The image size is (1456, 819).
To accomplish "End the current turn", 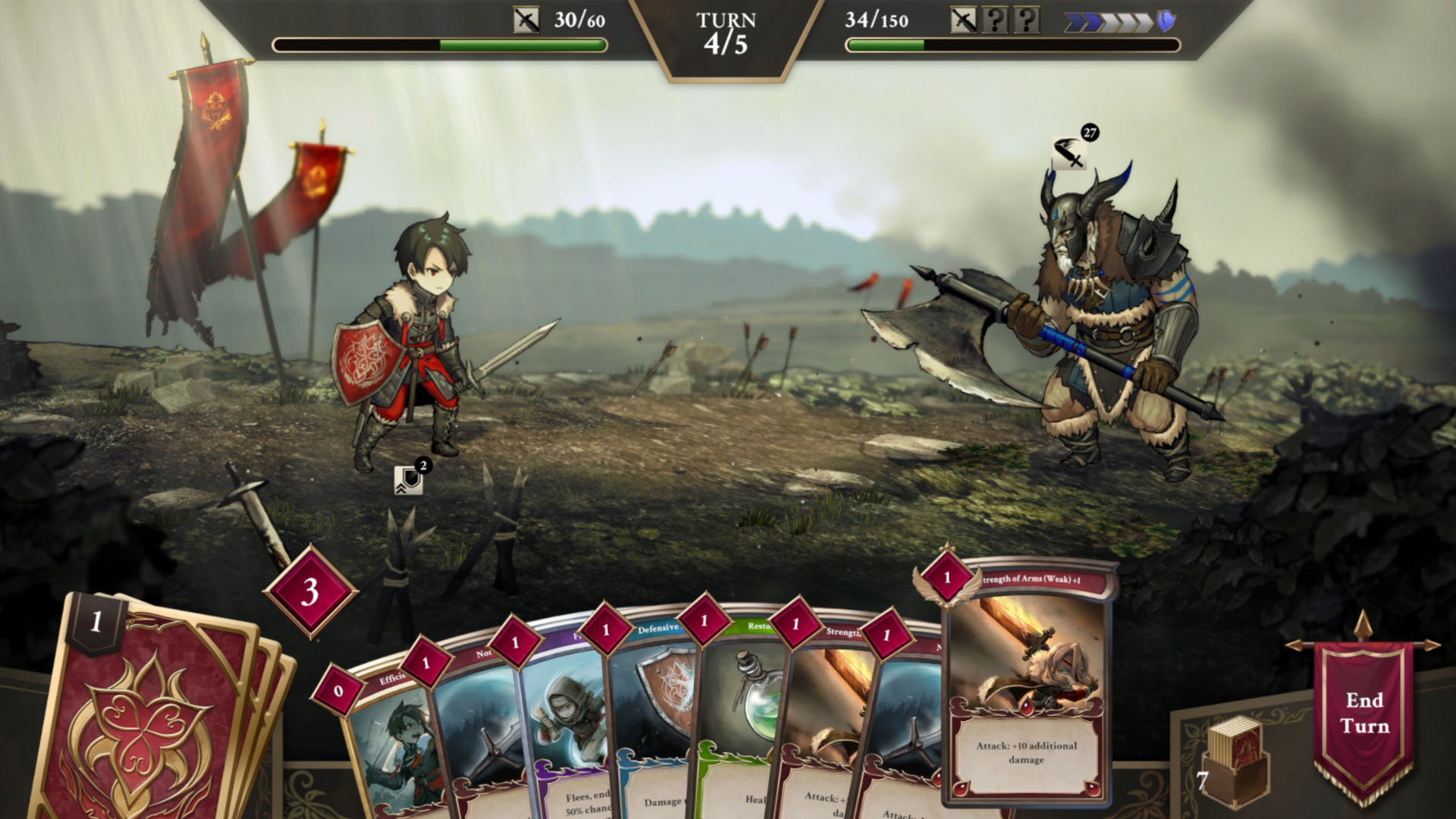I will tap(1363, 713).
